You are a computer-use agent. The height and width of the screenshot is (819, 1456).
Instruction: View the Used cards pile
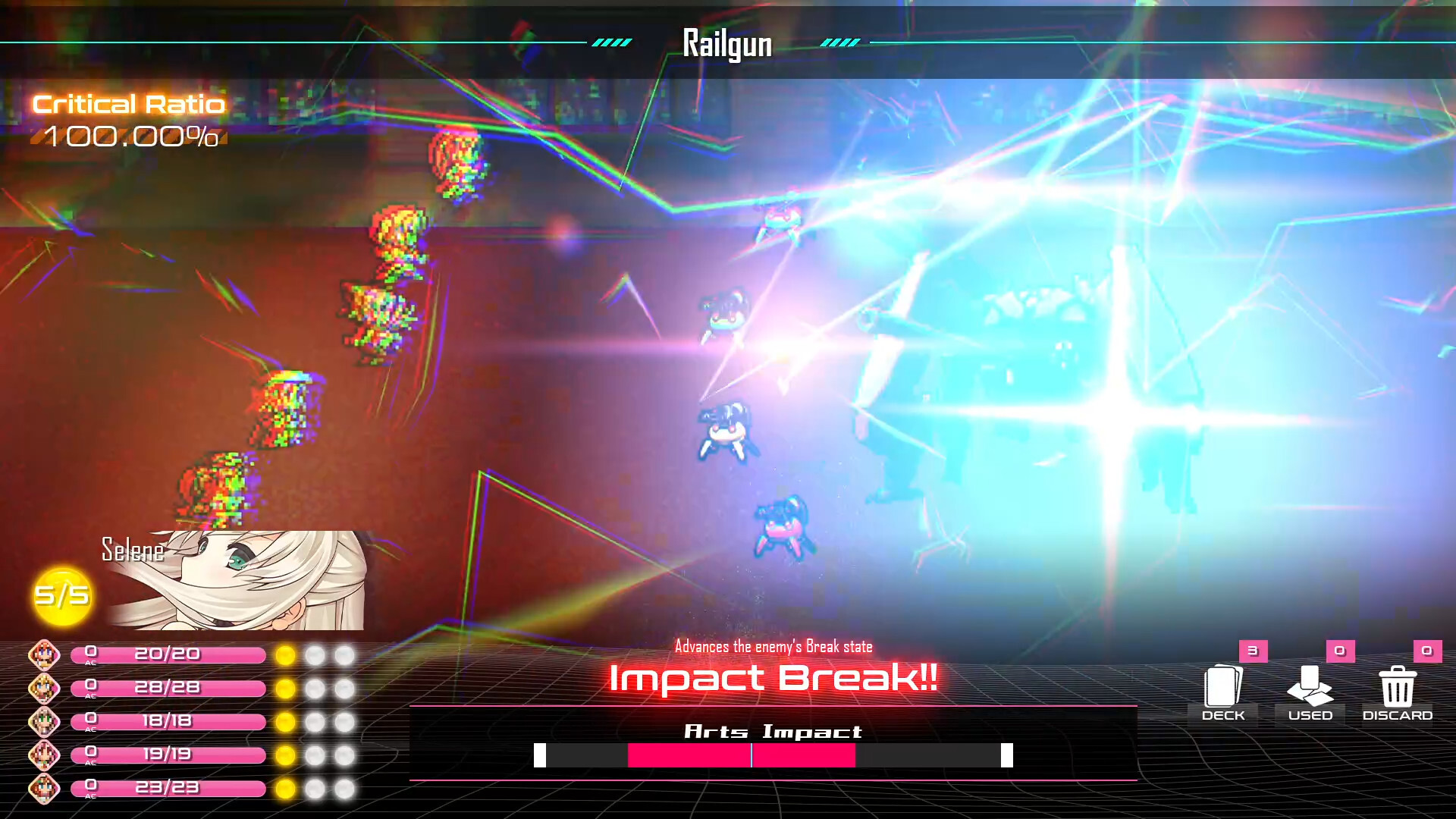point(1310,689)
